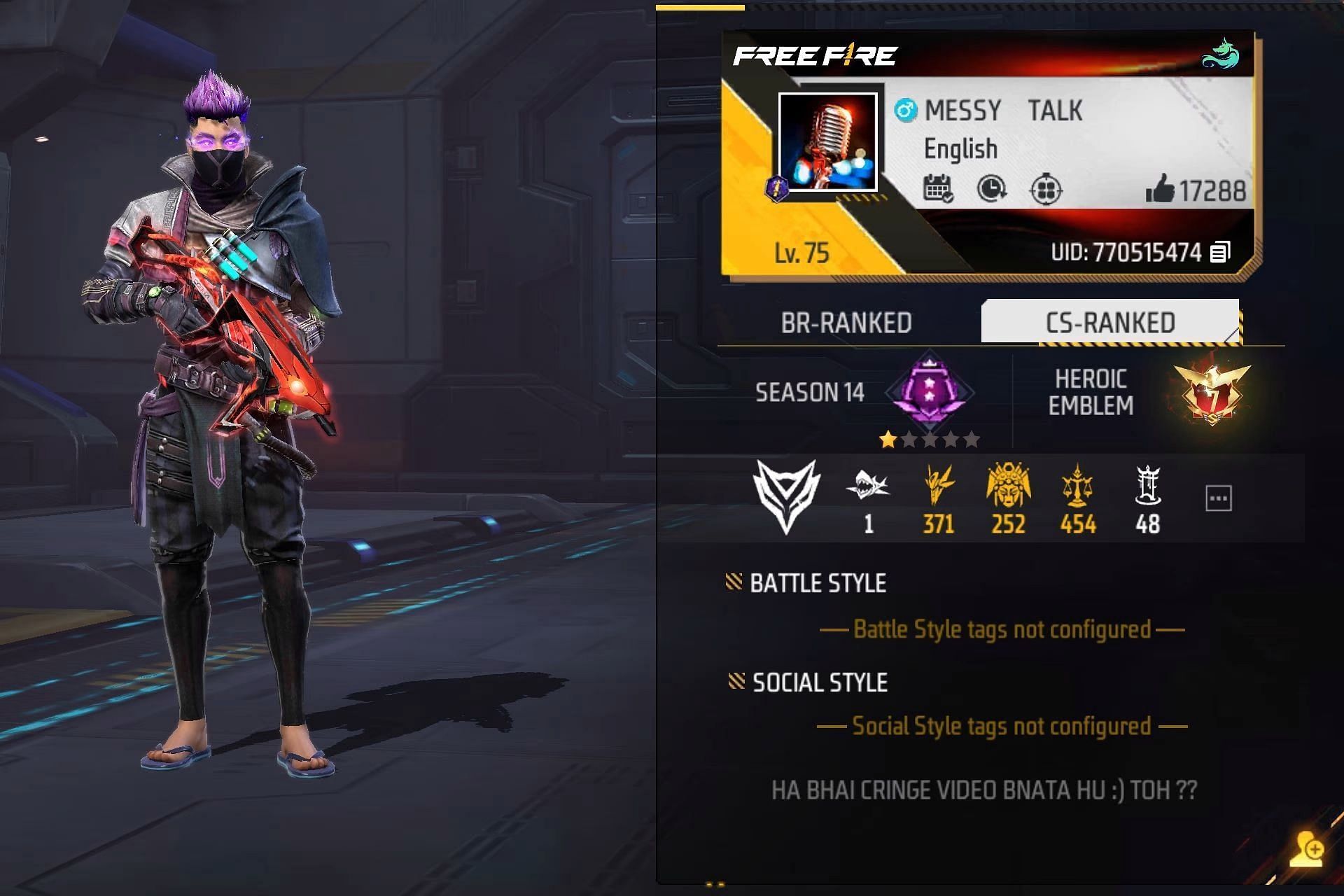Open the calendar check icon
The height and width of the screenshot is (896, 1344).
click(938, 189)
